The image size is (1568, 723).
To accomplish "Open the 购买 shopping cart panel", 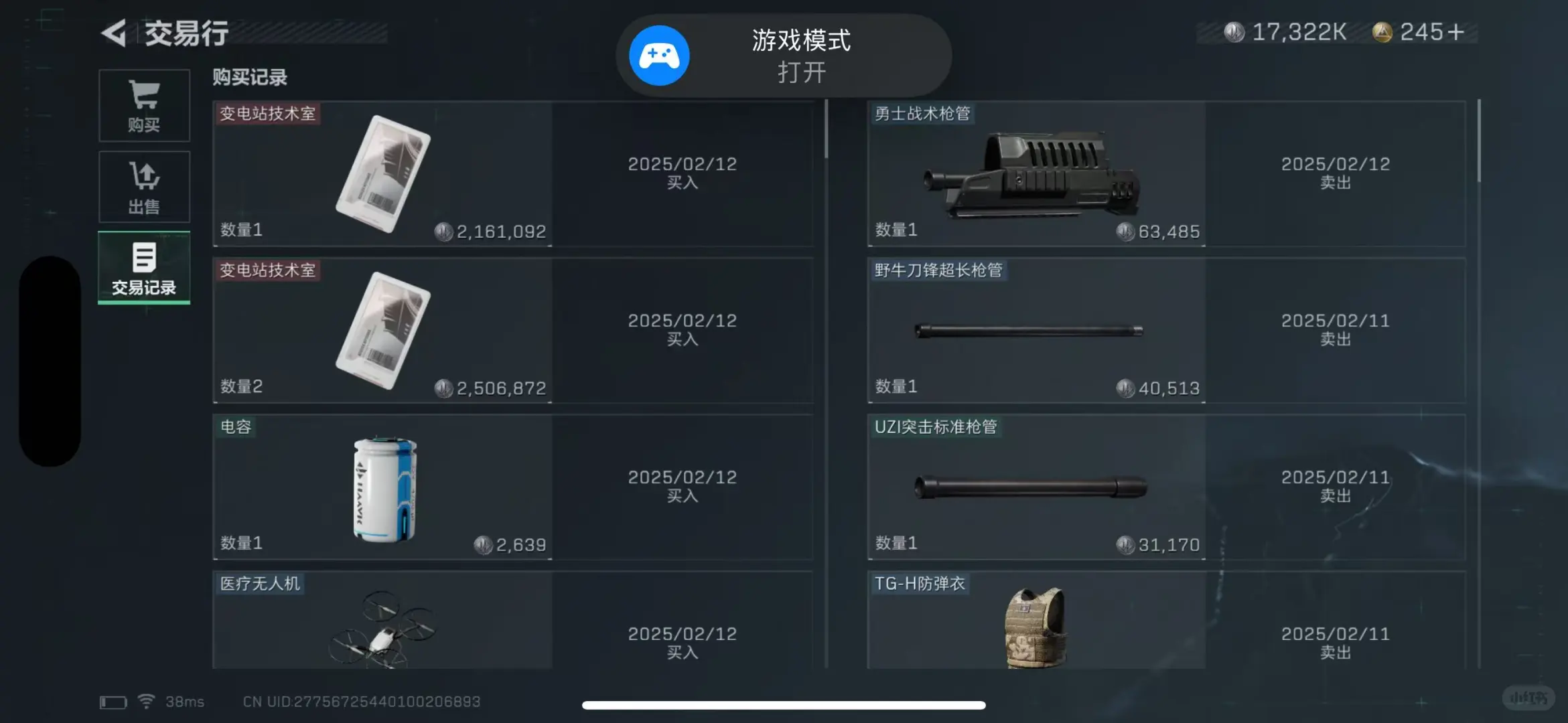I will coord(143,105).
